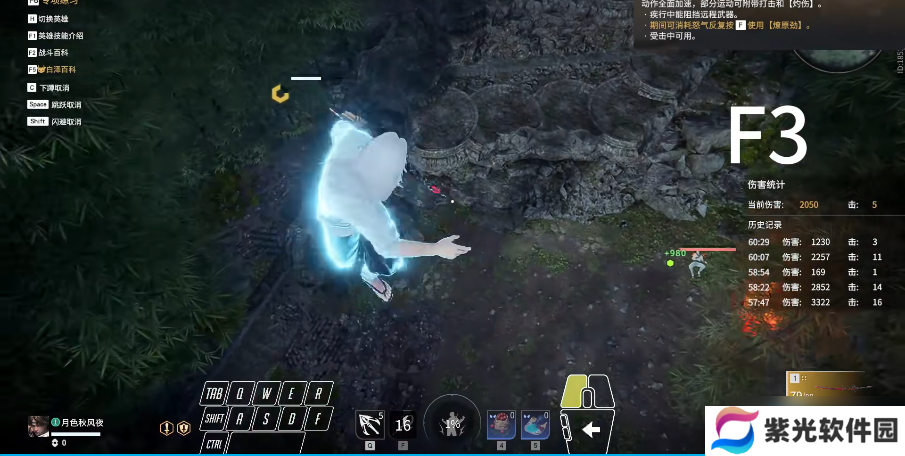Select the grappling hook item slot
This screenshot has width=905, height=456.
click(369, 425)
